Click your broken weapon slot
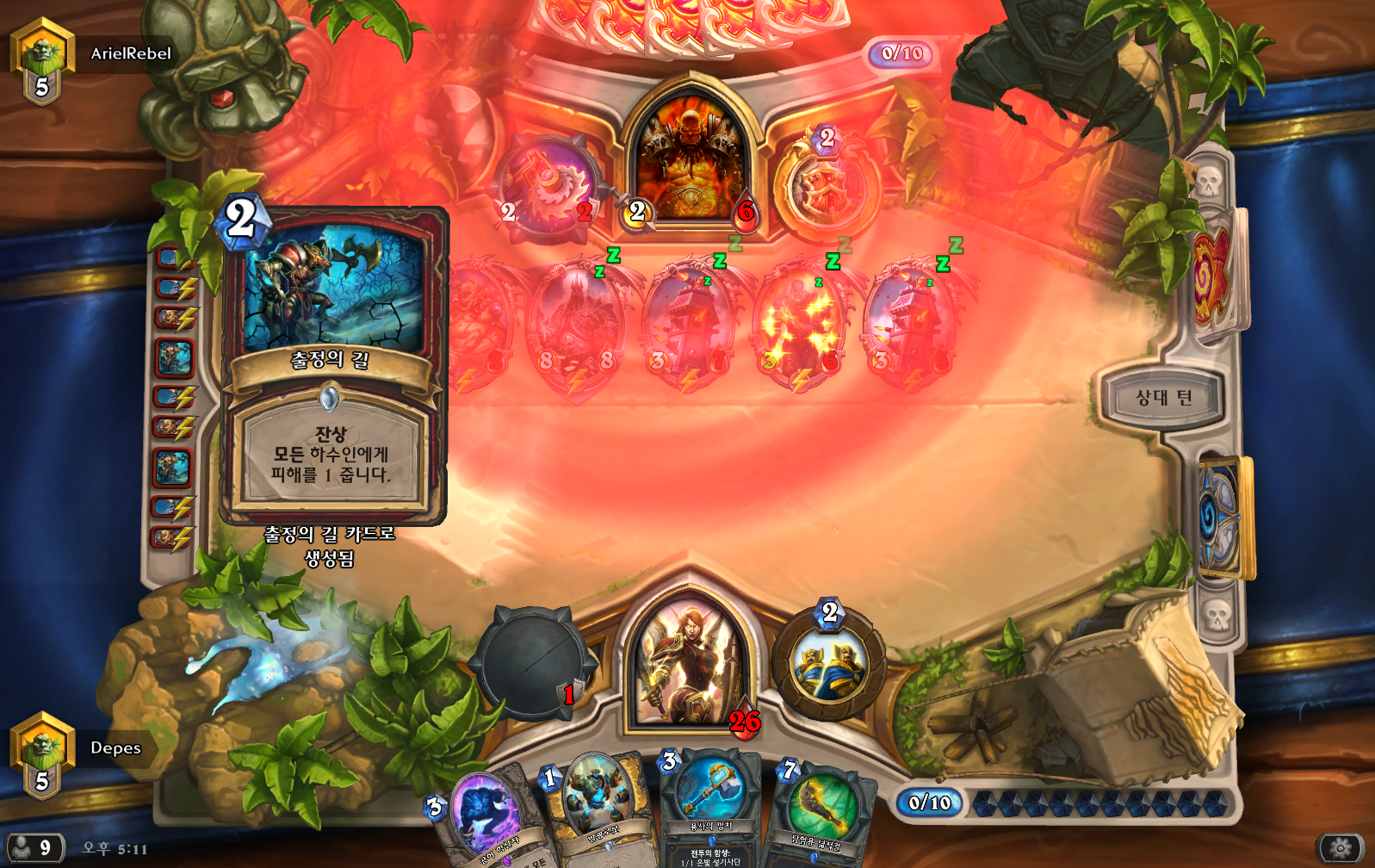This screenshot has width=1375, height=868. 532,664
